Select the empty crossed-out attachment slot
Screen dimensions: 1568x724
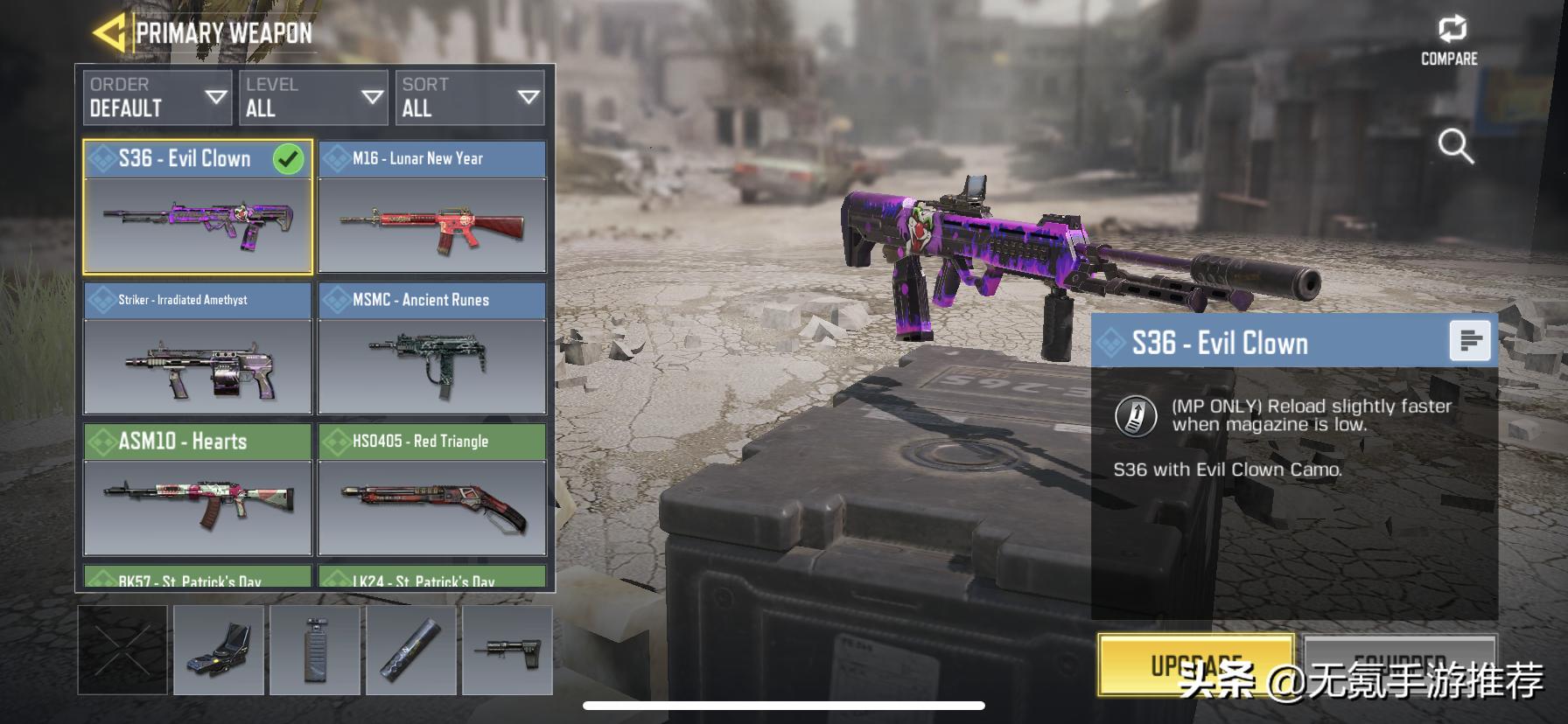122,651
